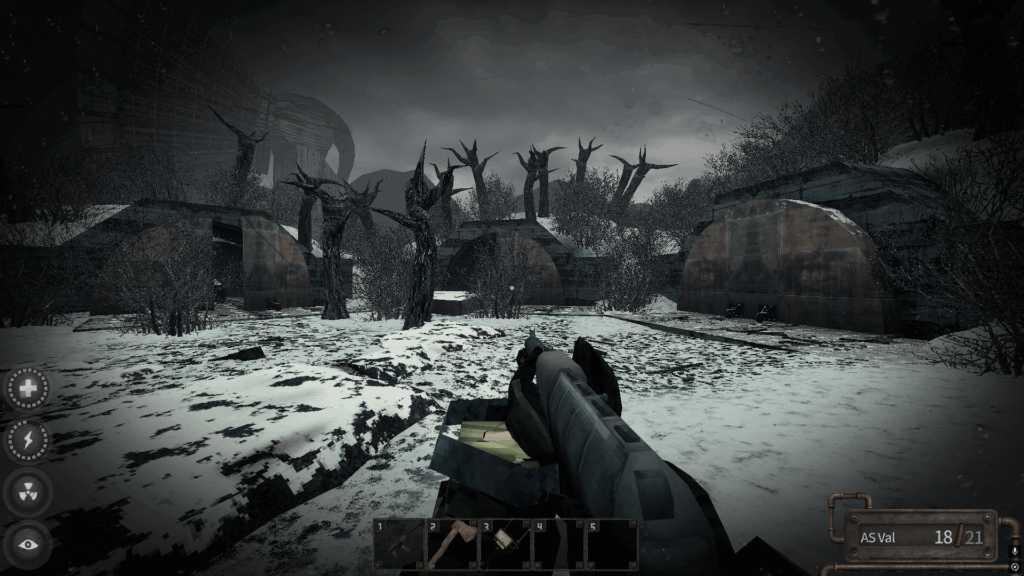
Task: Select the rifle in hotbar slot 1
Action: coord(399,545)
